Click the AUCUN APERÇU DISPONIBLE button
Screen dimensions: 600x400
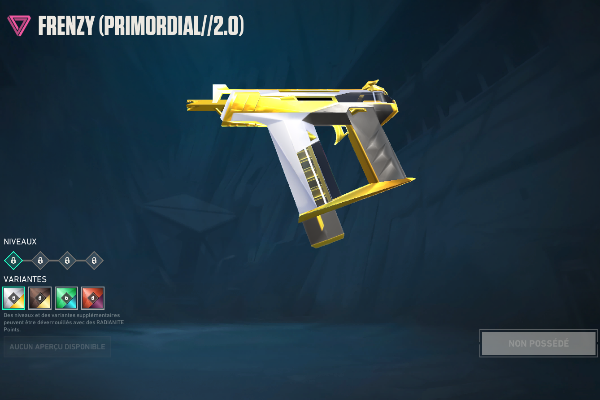pyautogui.click(x=56, y=346)
